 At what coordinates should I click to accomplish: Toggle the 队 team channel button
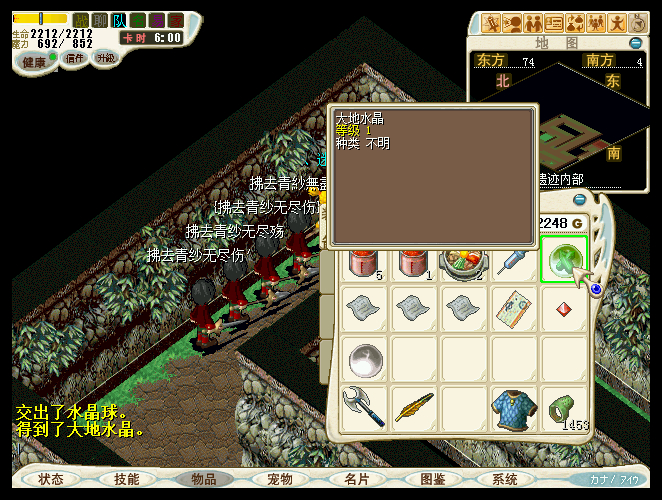[118, 20]
